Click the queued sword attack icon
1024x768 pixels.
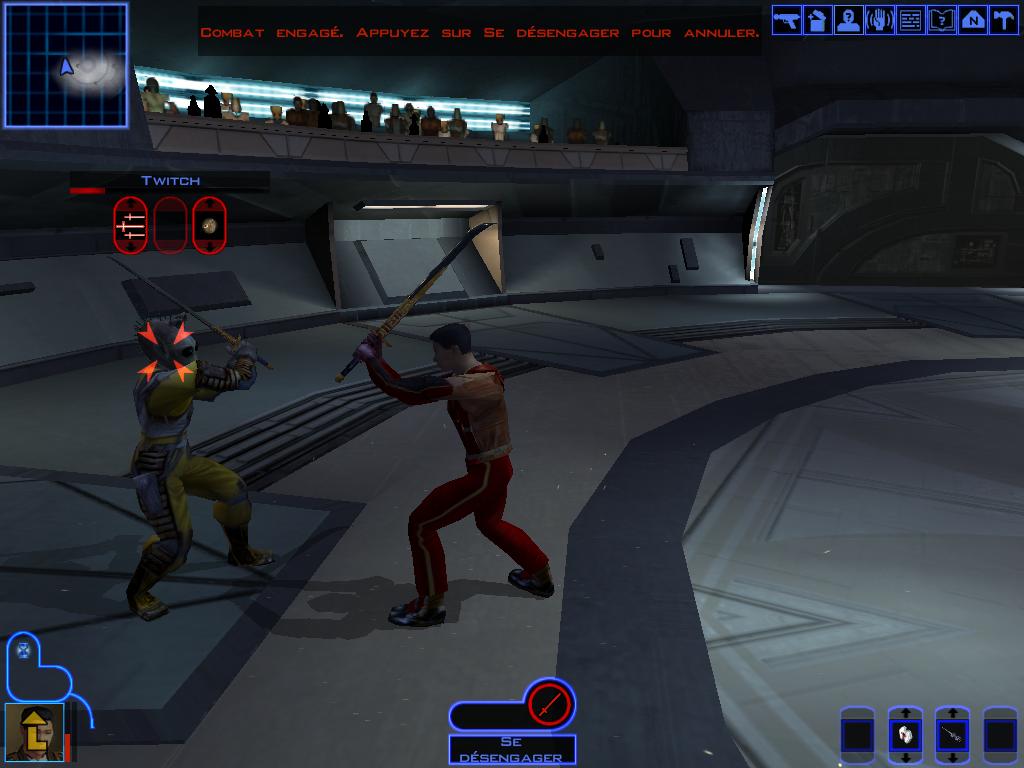[x=547, y=705]
